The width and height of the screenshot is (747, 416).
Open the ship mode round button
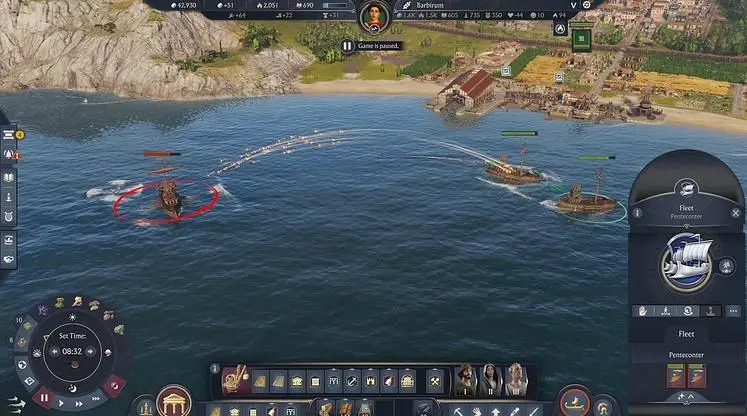point(574,401)
